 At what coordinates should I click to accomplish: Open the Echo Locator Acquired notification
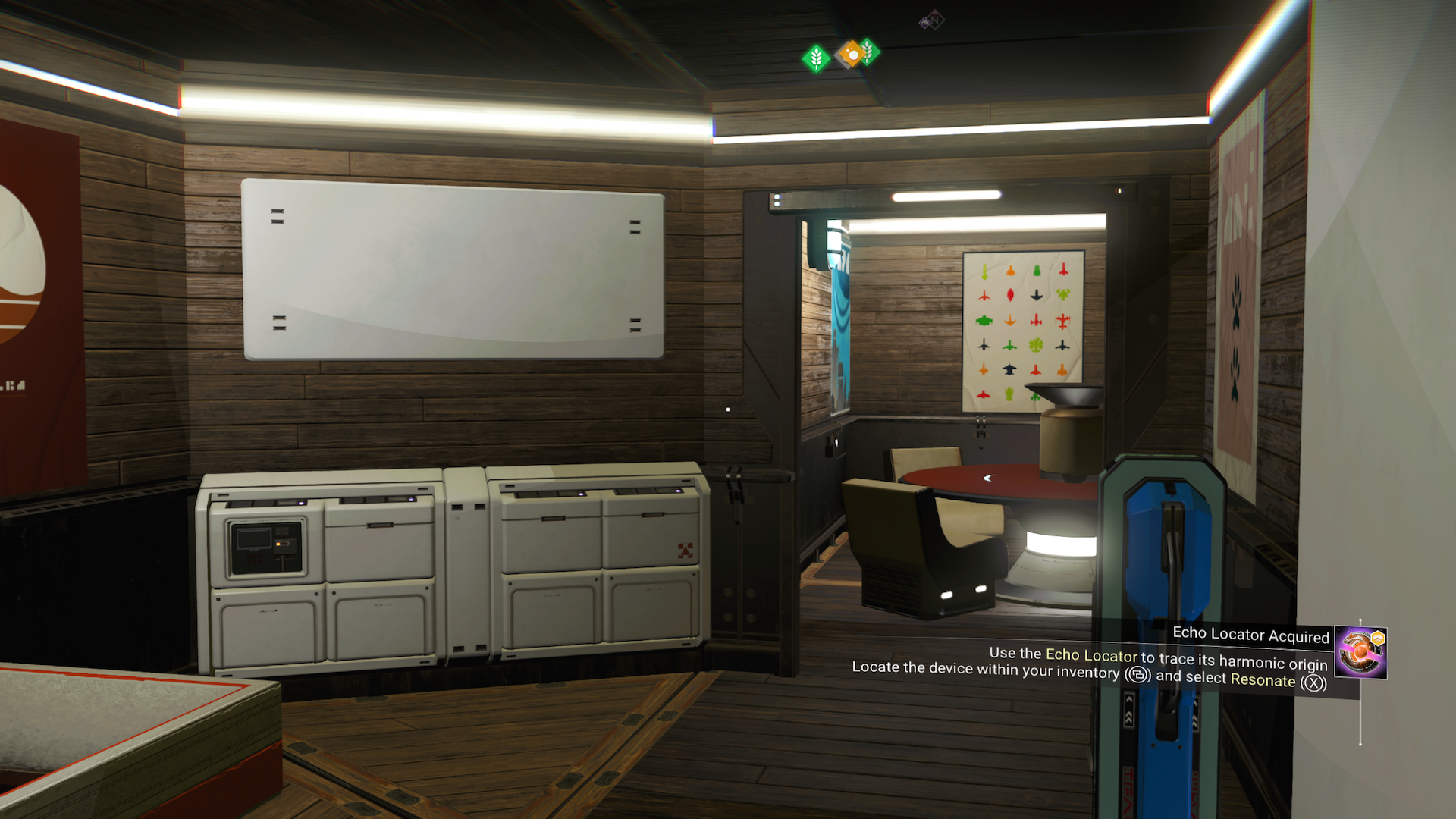pyautogui.click(x=1250, y=635)
